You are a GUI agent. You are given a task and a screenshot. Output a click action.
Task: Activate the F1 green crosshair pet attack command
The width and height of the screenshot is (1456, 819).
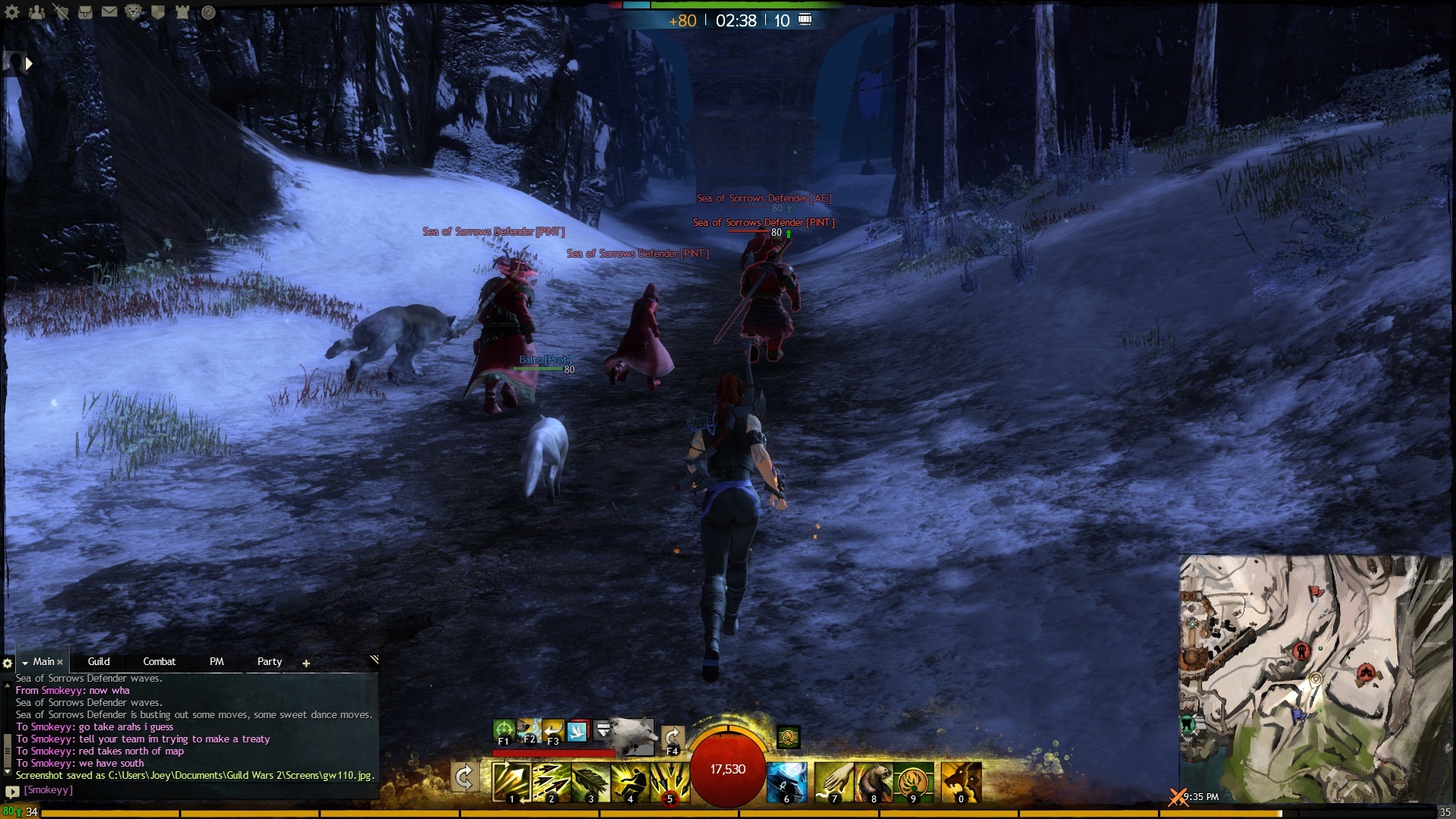[504, 730]
